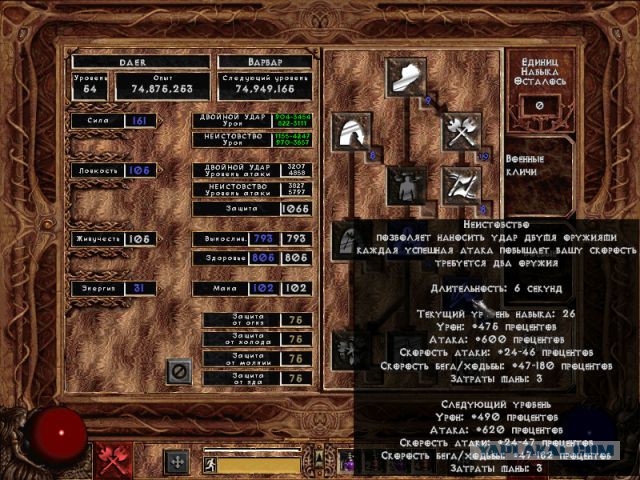Toggle the run/walk running-man button

coord(211,464)
